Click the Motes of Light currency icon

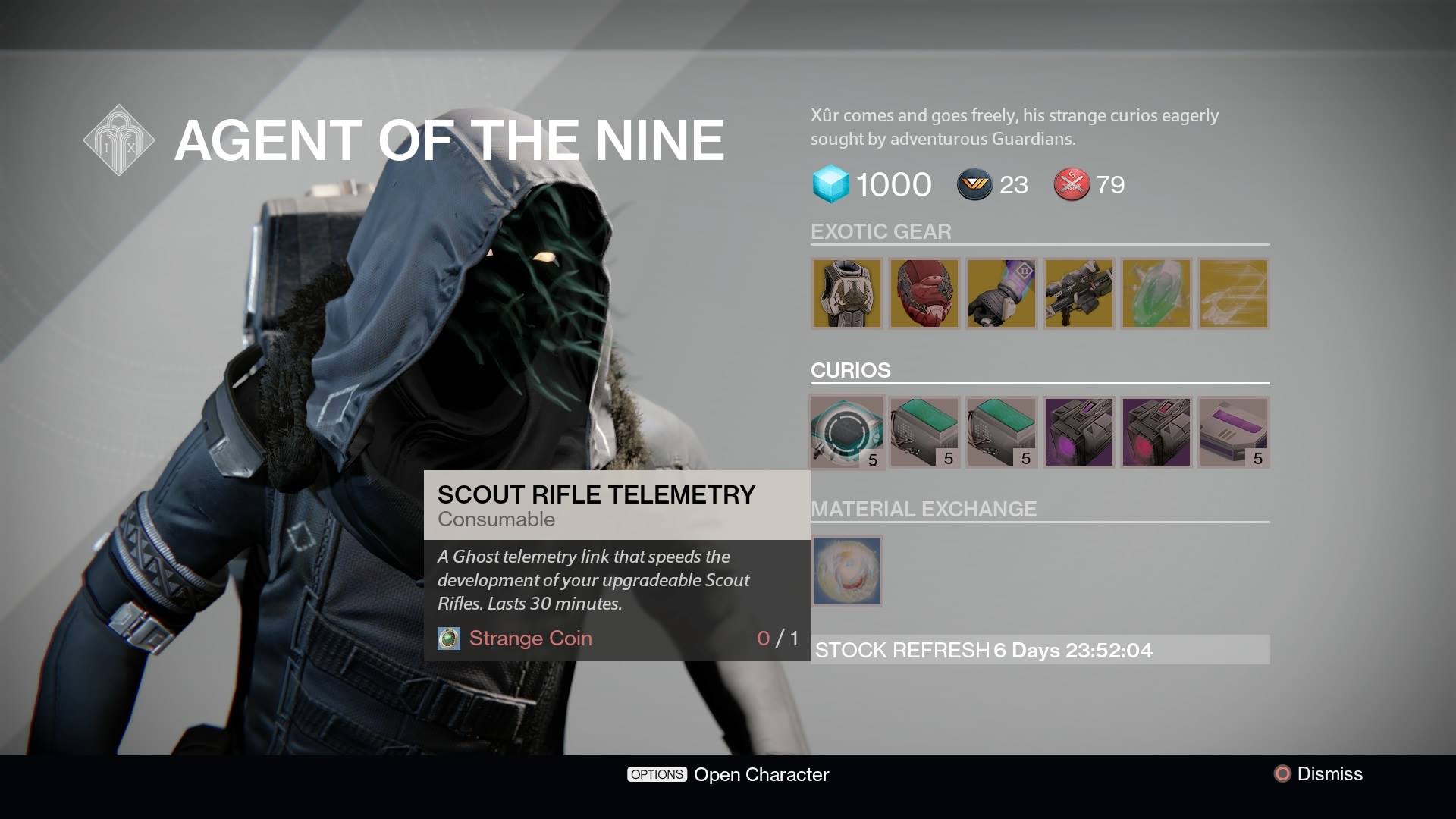[973, 184]
